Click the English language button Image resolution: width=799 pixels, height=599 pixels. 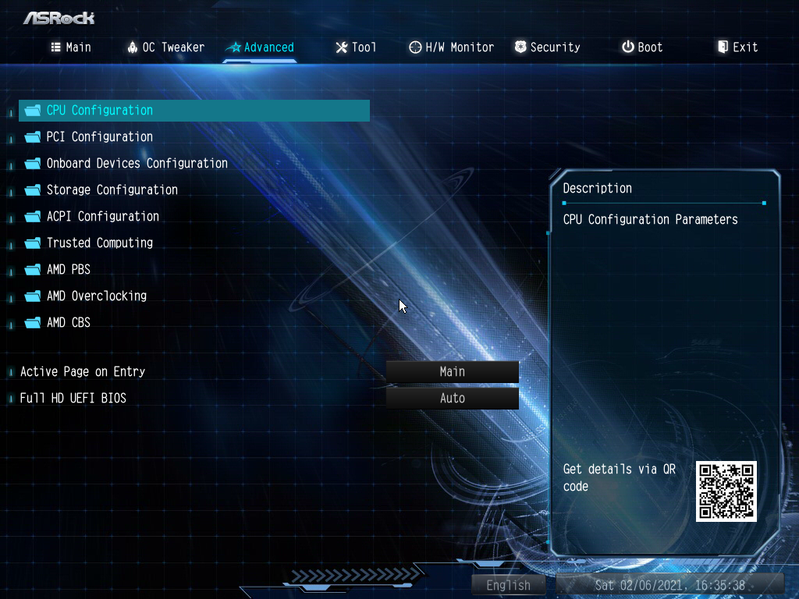[508, 585]
